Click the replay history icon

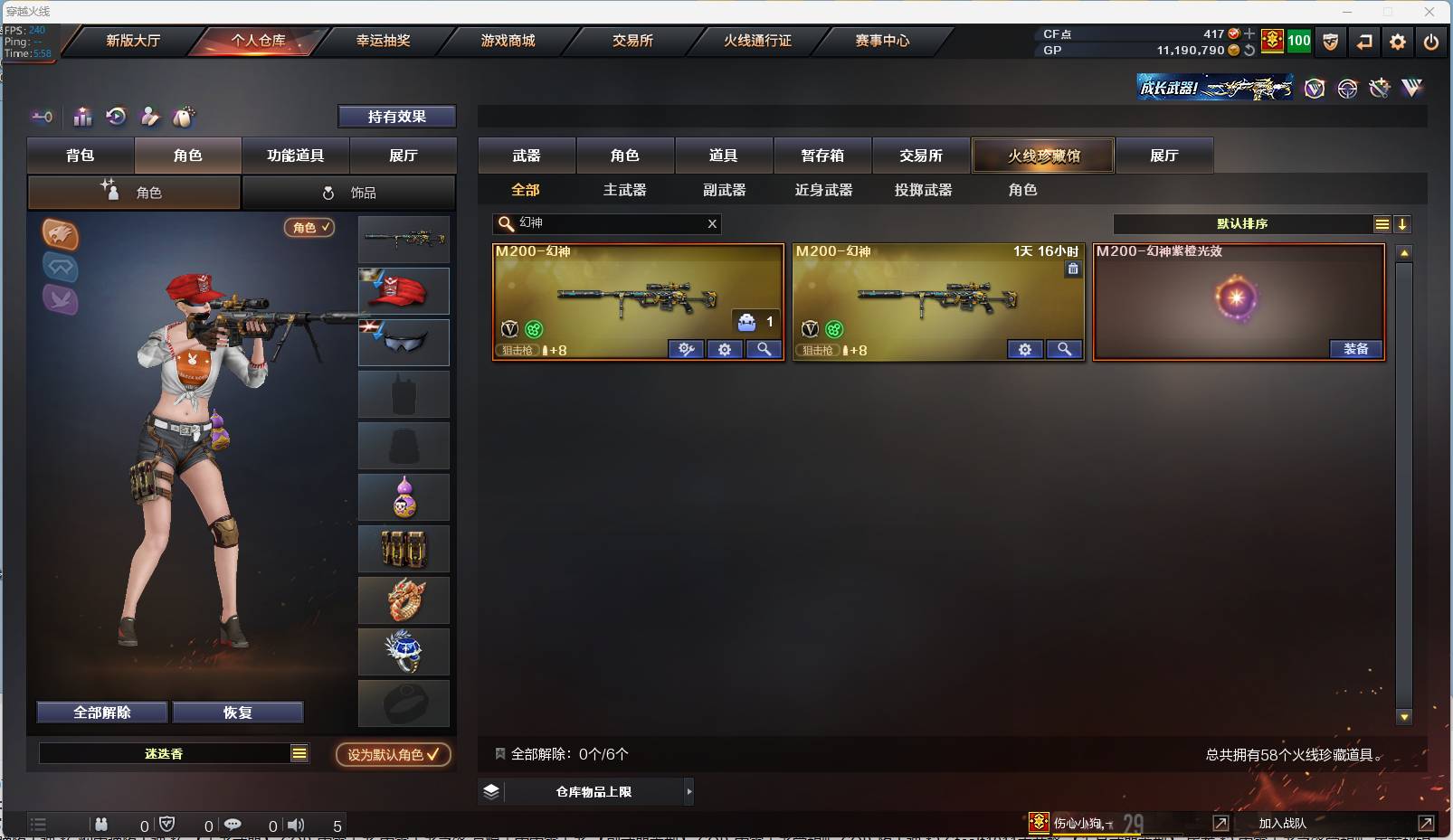tap(117, 117)
